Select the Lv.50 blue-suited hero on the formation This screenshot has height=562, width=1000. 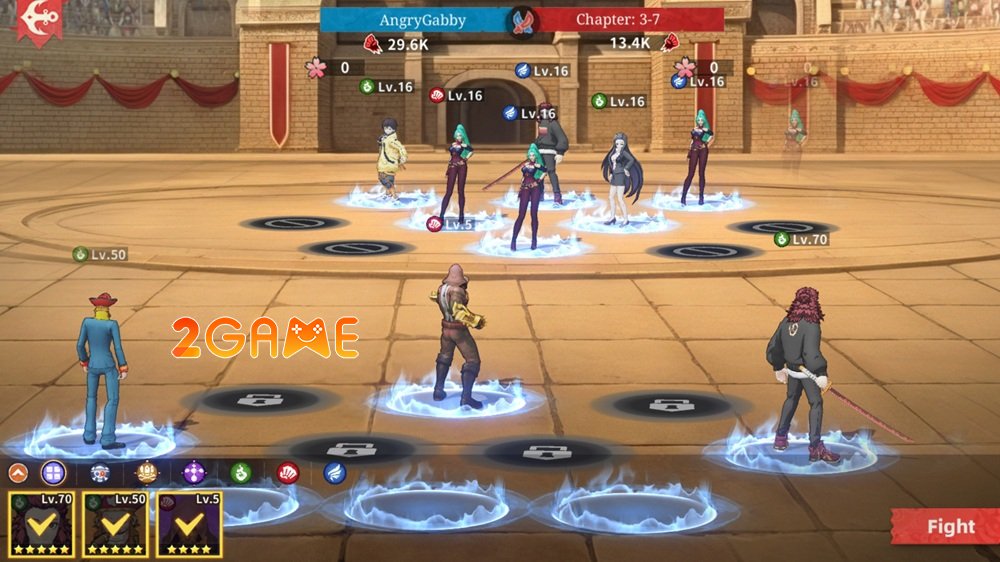[100, 370]
